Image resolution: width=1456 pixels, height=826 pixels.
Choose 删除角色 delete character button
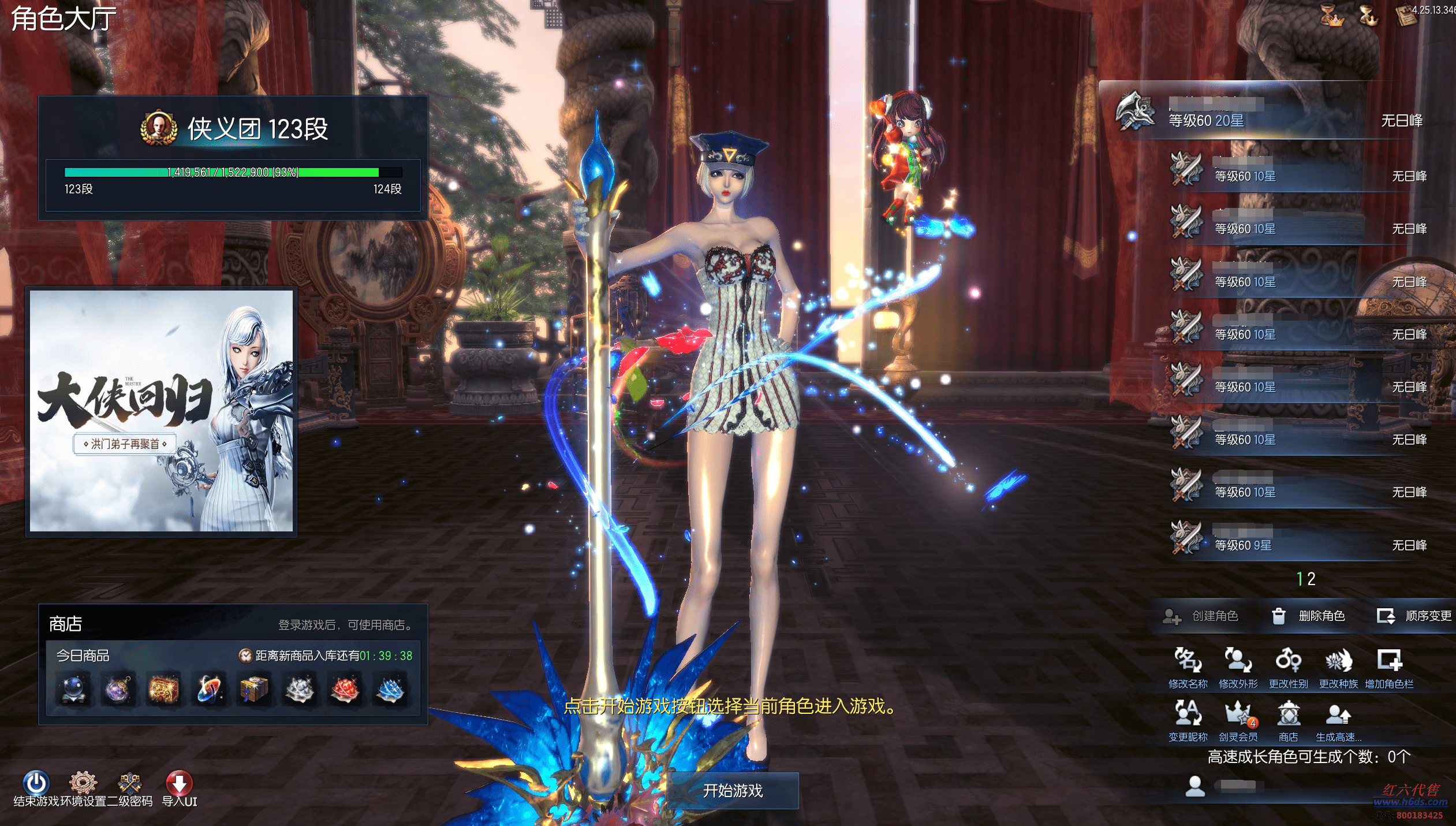1309,616
